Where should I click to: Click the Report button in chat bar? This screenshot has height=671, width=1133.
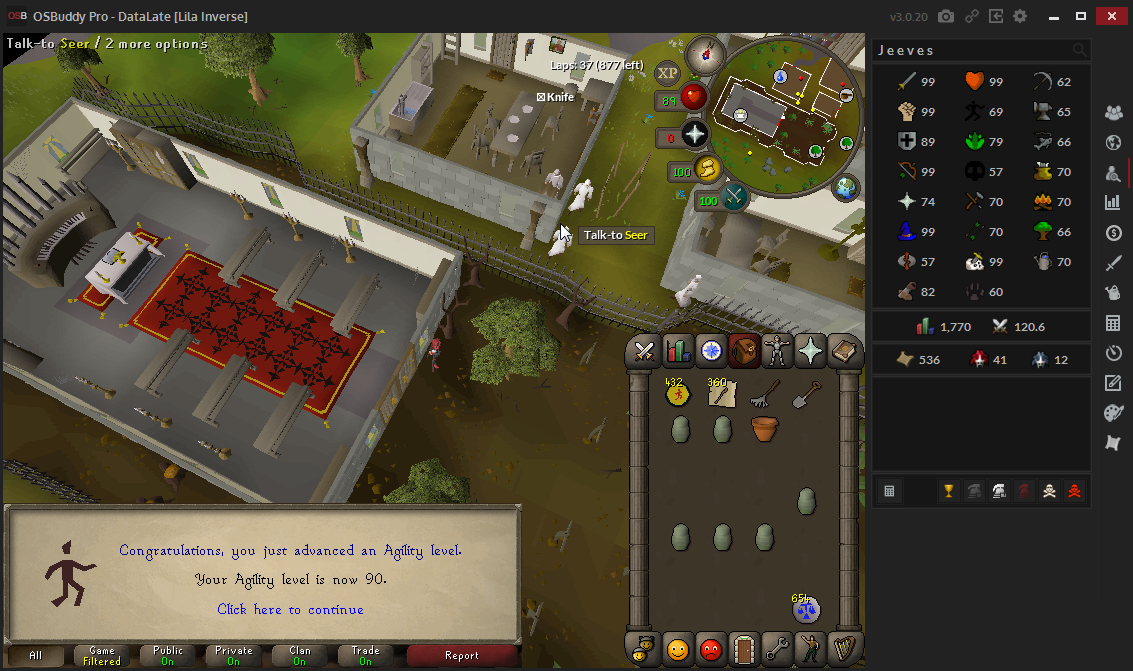(462, 656)
